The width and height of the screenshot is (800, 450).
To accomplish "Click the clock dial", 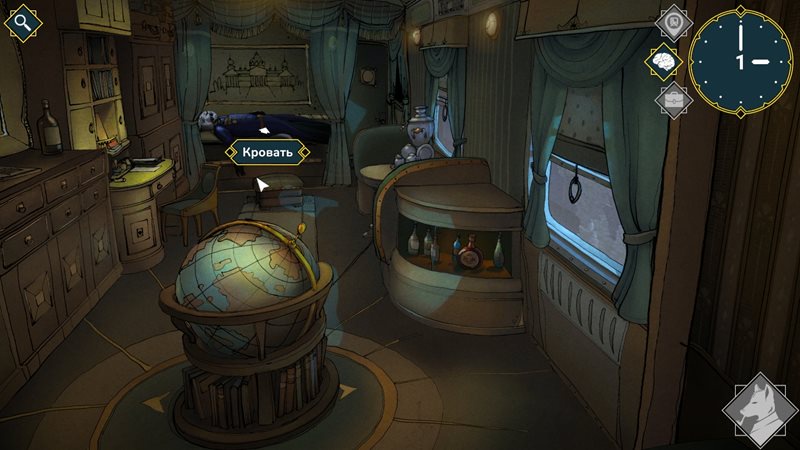I will coord(741,60).
